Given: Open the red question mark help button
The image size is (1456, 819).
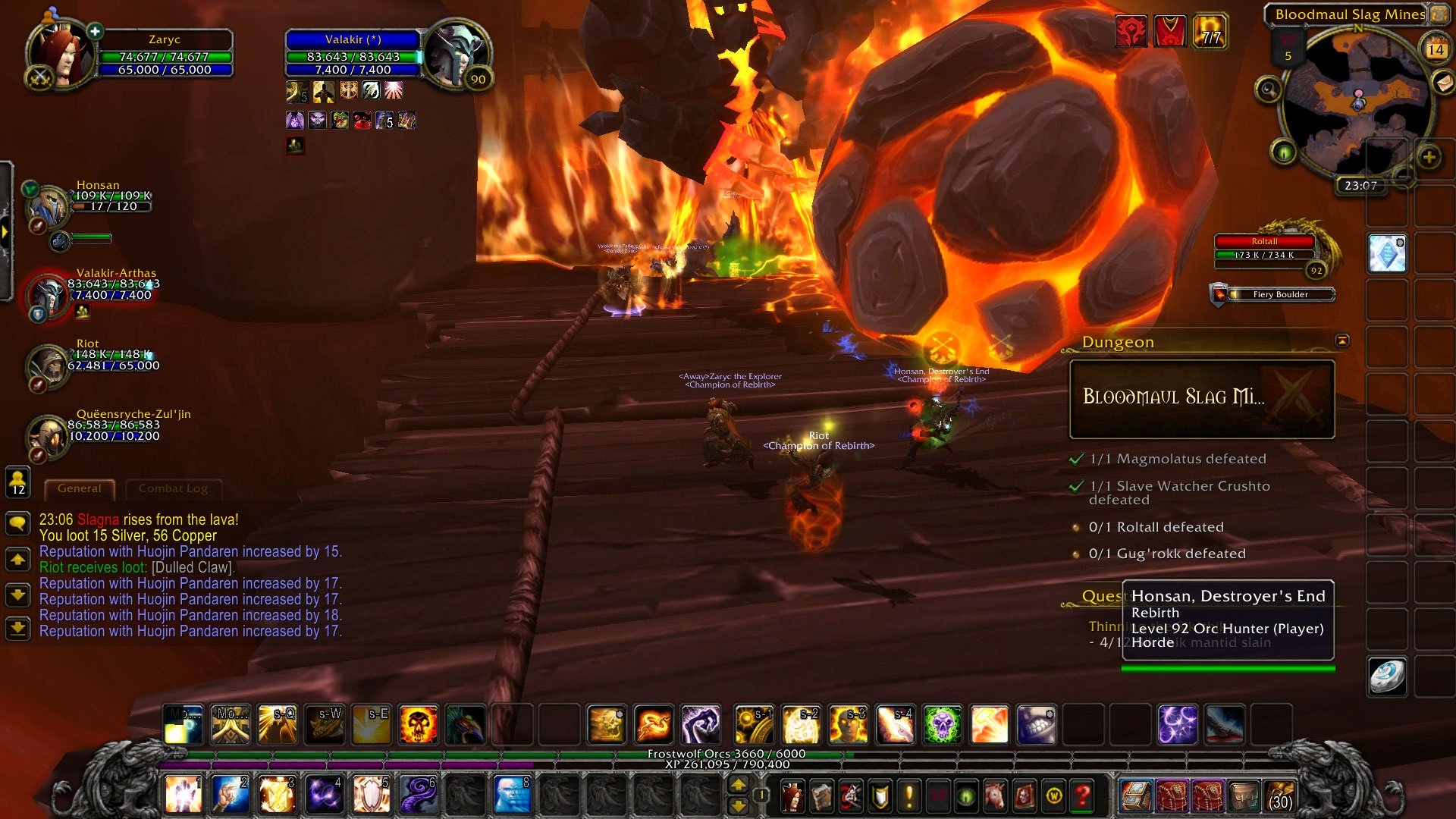Looking at the screenshot, I should click(1083, 795).
